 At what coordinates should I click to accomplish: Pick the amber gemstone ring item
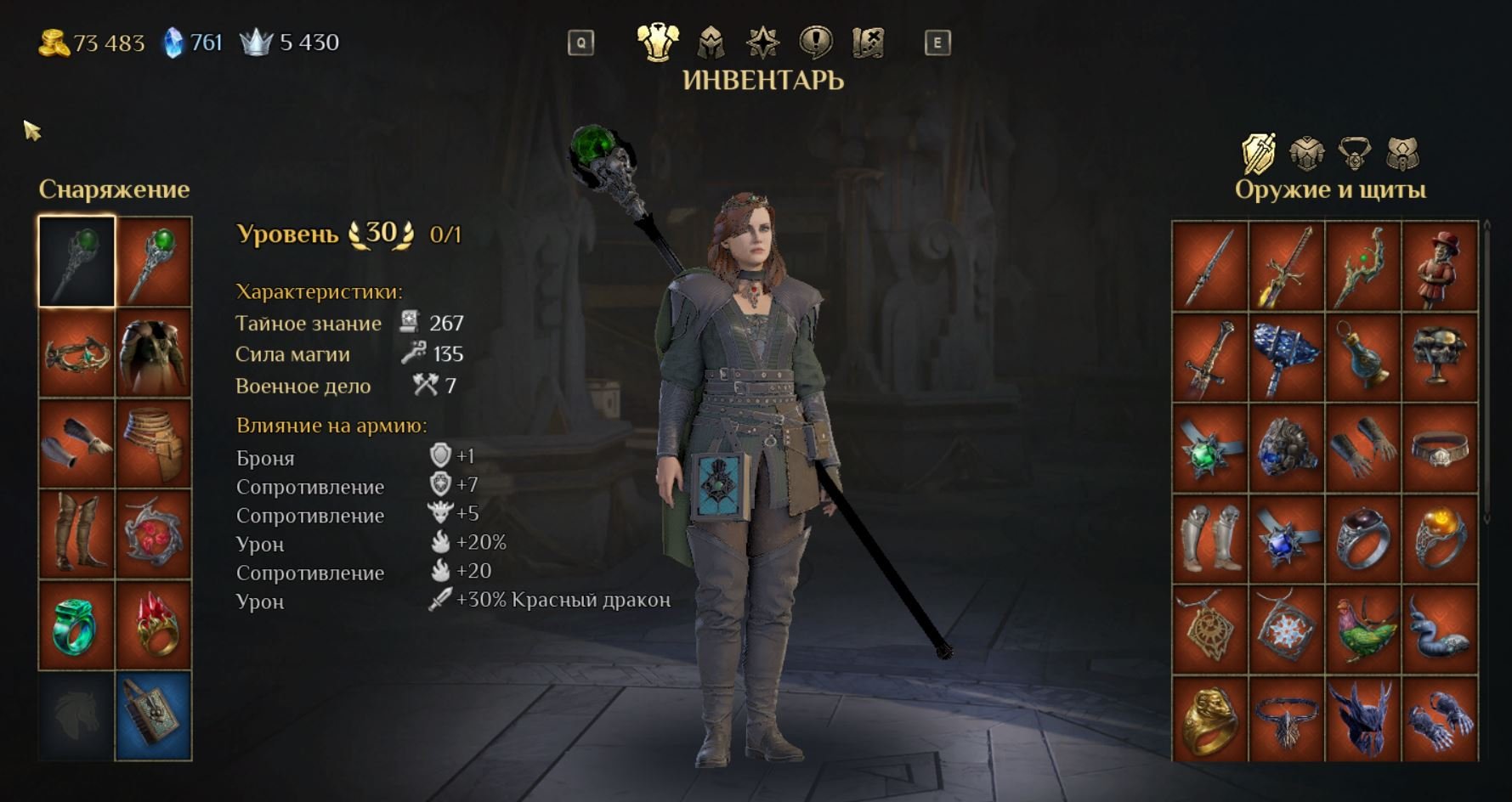[1440, 538]
